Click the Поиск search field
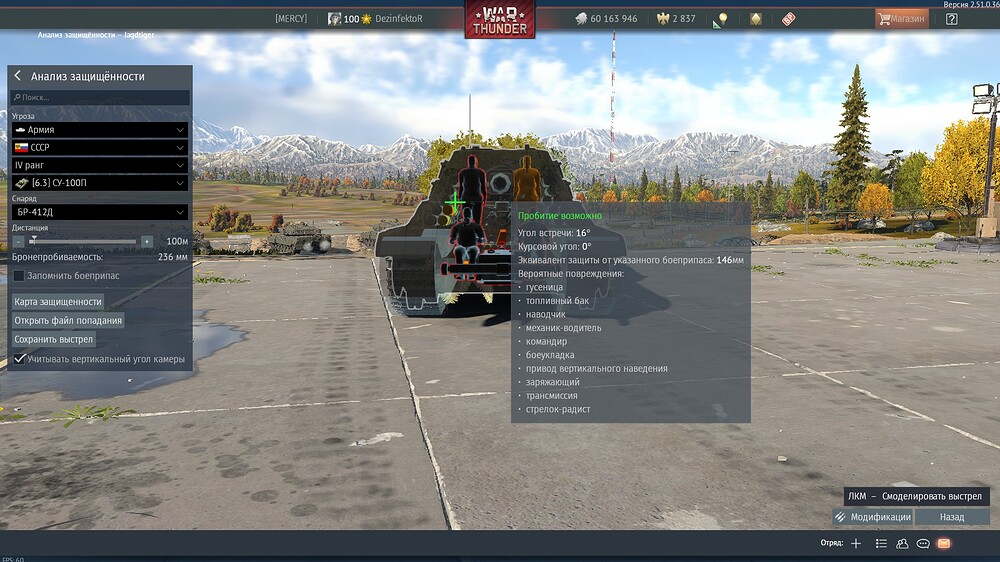Image resolution: width=1000 pixels, height=562 pixels. pos(100,98)
